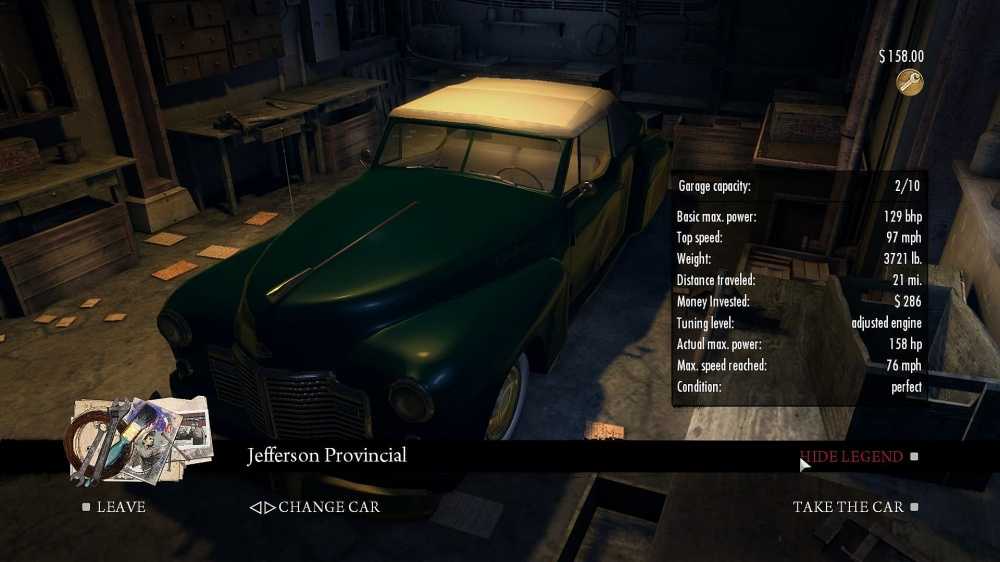The image size is (1000, 562).
Task: Toggle Hide Legend
Action: [x=851, y=457]
